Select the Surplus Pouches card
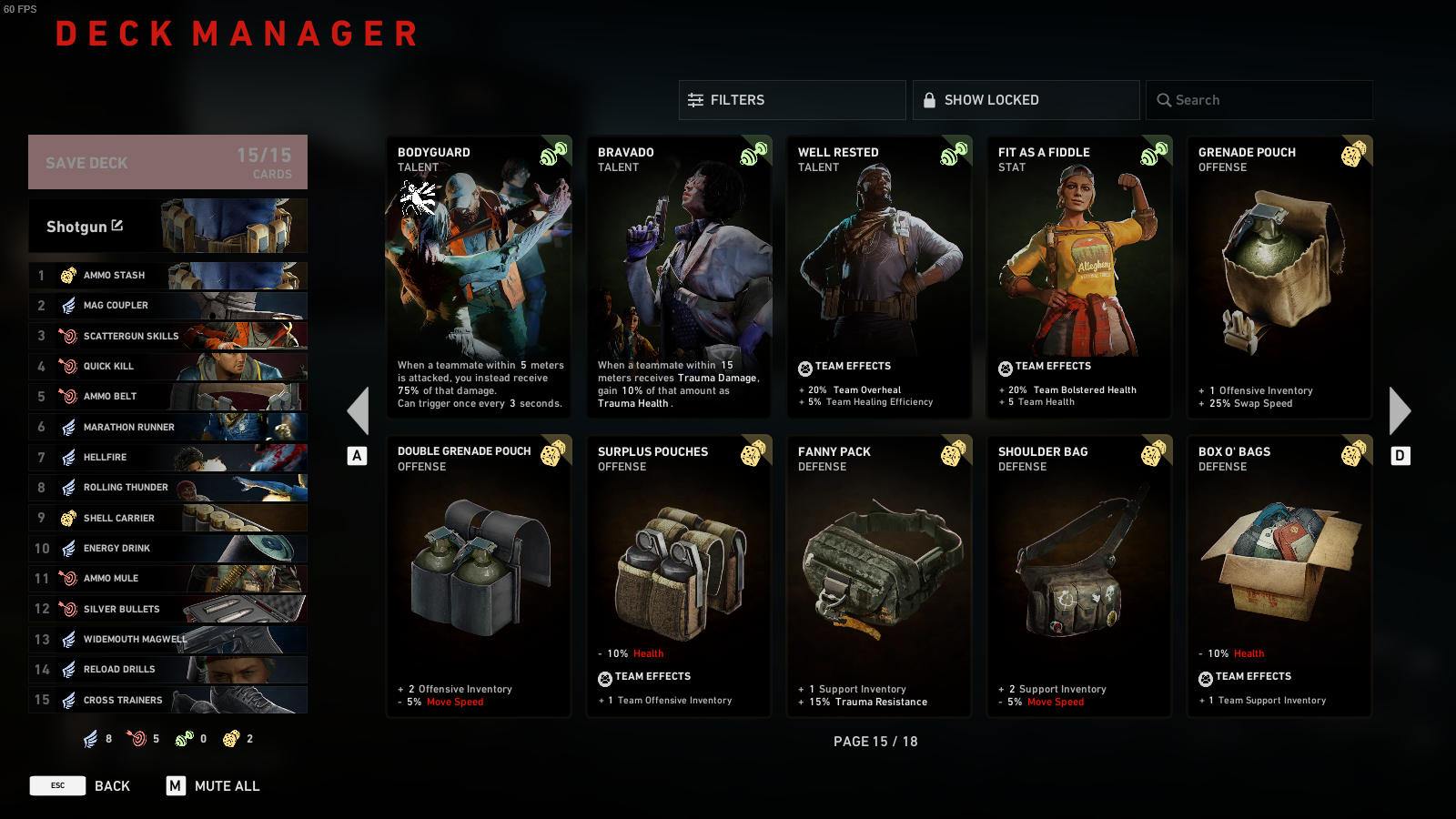Image resolution: width=1456 pixels, height=819 pixels. pos(679,576)
